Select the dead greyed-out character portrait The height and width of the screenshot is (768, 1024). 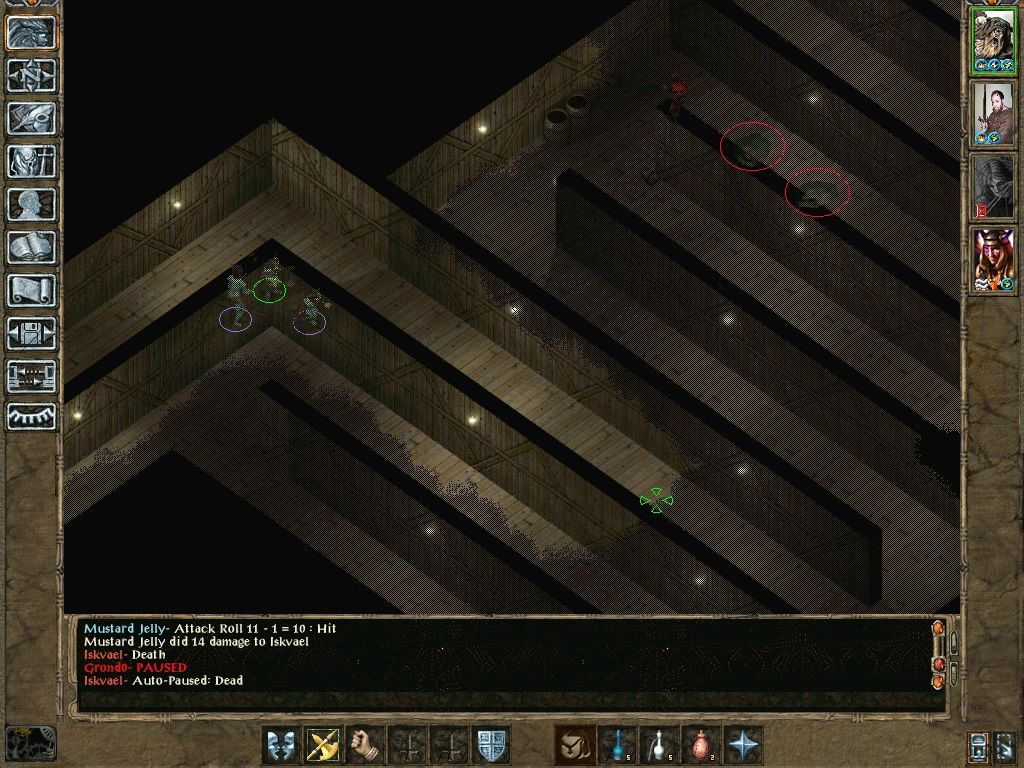click(993, 187)
